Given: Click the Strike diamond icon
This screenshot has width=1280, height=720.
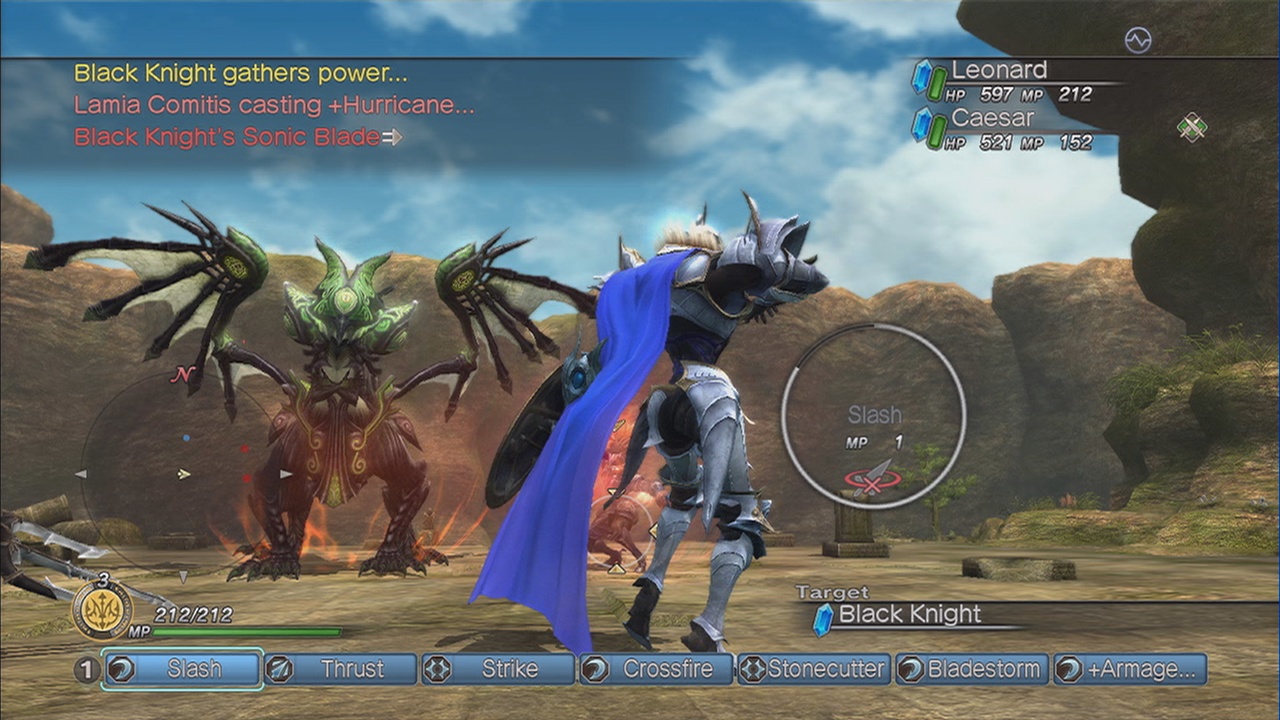Looking at the screenshot, I should pyautogui.click(x=437, y=670).
